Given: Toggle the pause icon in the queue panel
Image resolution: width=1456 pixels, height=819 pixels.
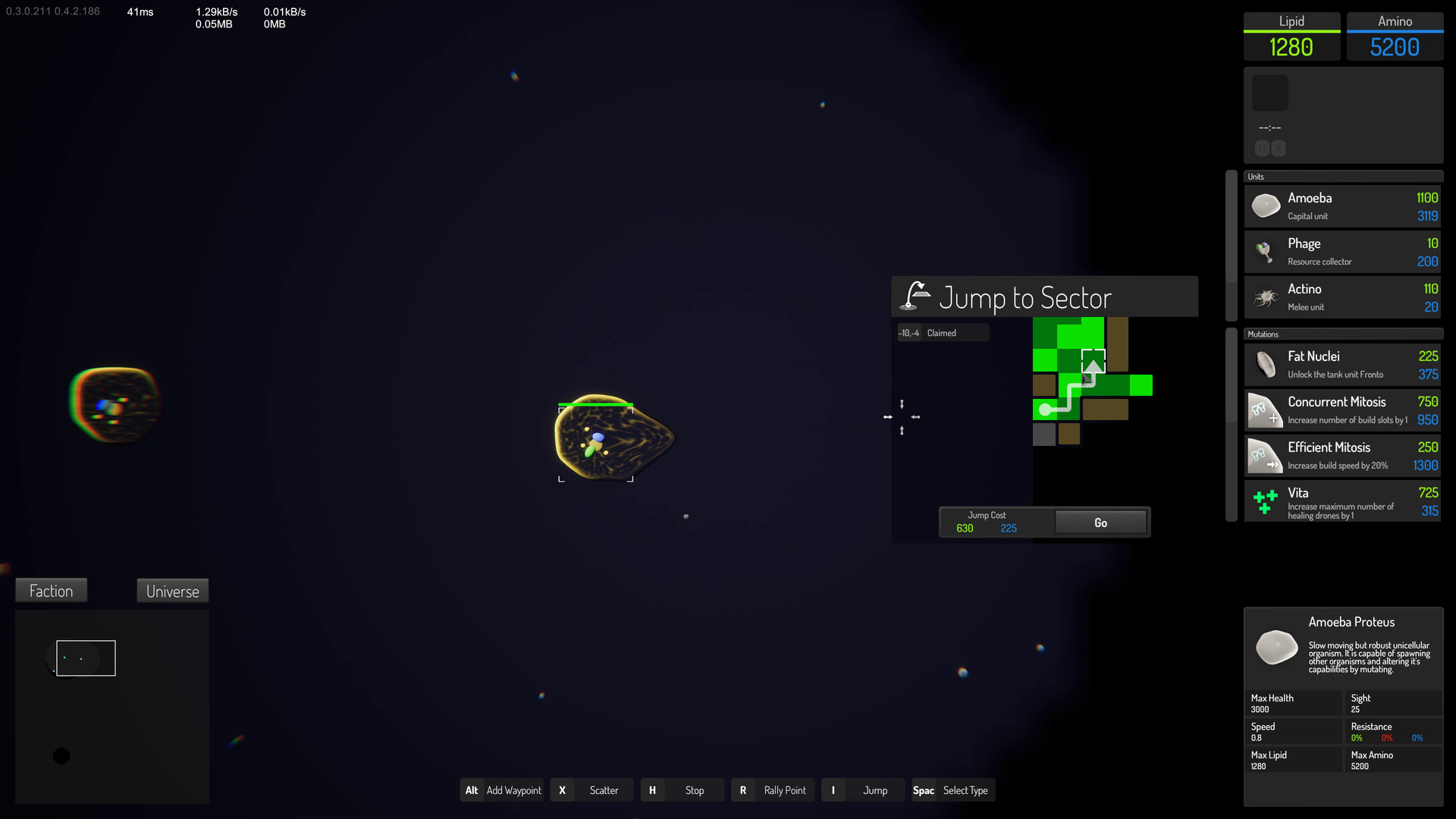Looking at the screenshot, I should click(1262, 149).
